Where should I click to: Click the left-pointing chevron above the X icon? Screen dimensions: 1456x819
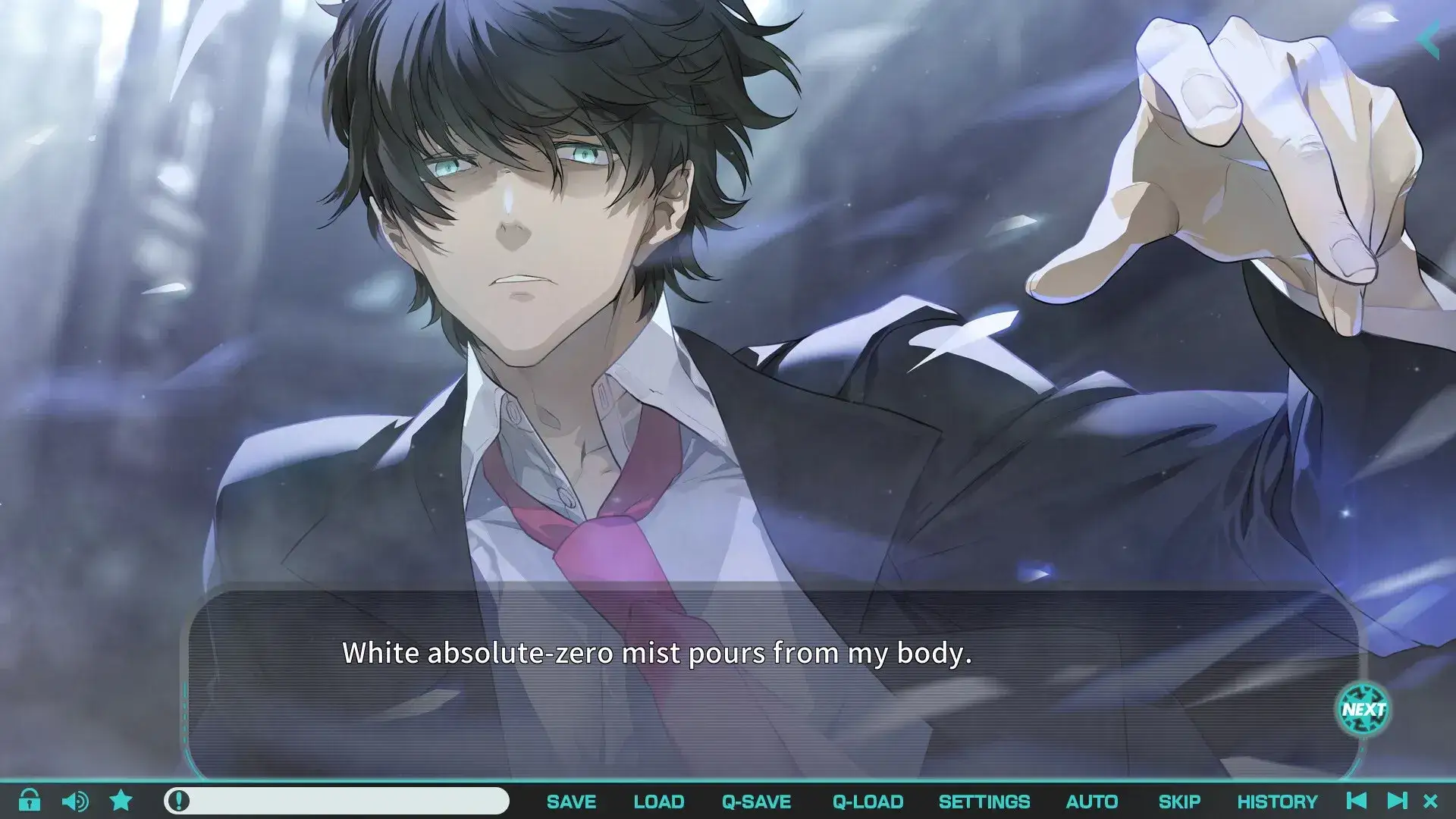[x=1429, y=39]
